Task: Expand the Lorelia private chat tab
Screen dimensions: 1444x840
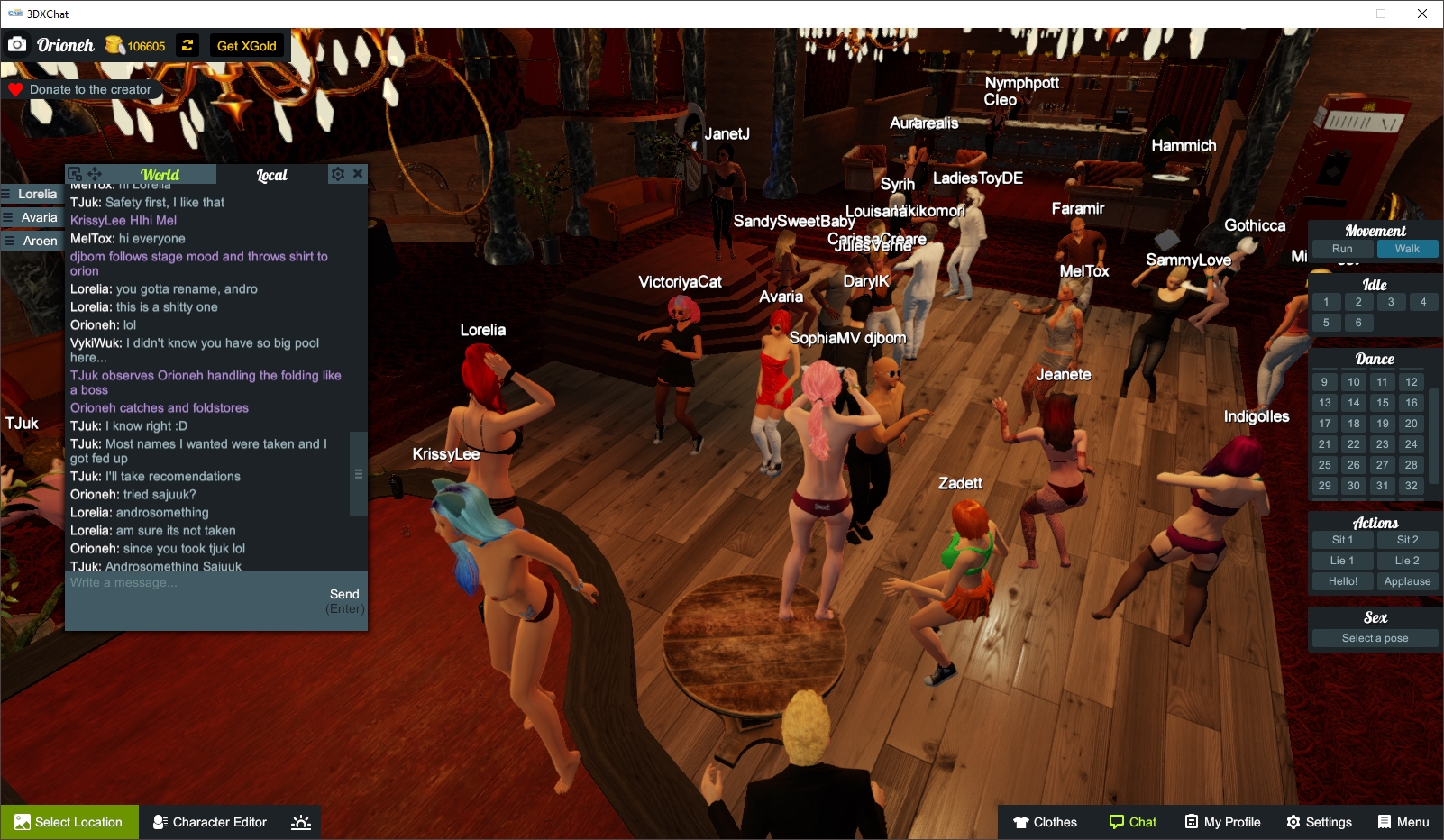Action: coord(33,194)
